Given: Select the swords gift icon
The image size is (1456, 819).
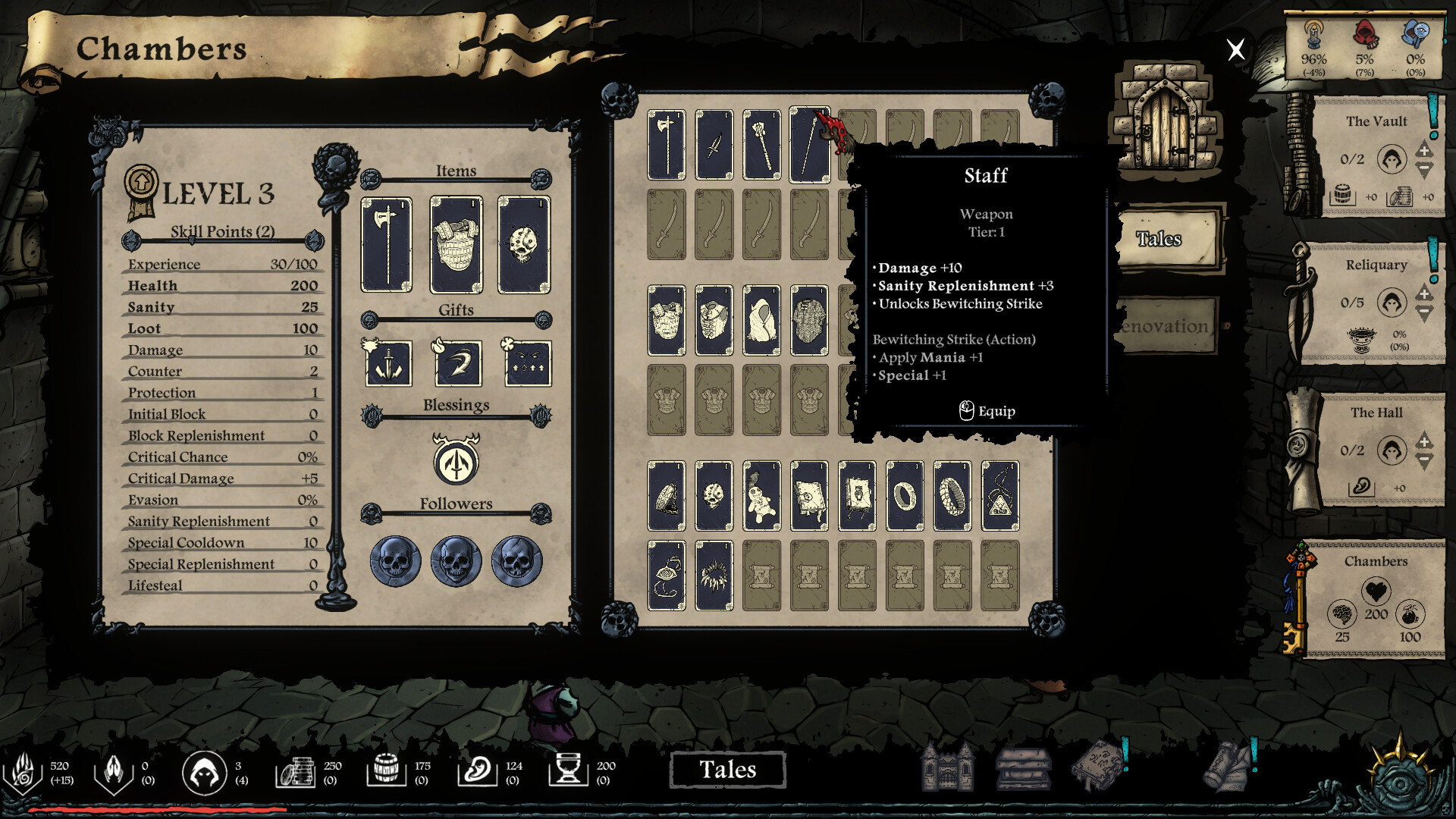Looking at the screenshot, I should [x=388, y=362].
